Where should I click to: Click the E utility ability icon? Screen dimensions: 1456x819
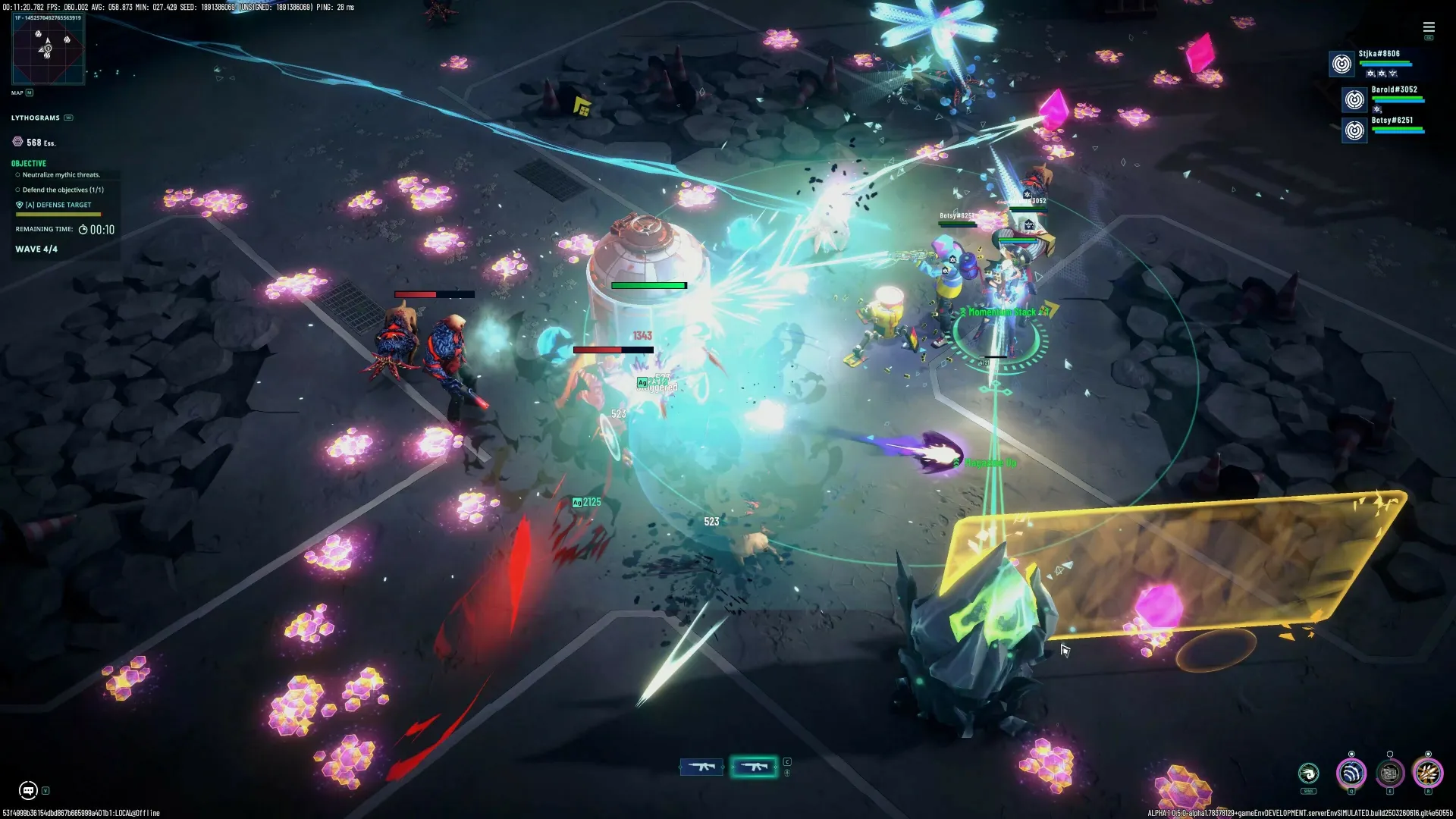1390,773
